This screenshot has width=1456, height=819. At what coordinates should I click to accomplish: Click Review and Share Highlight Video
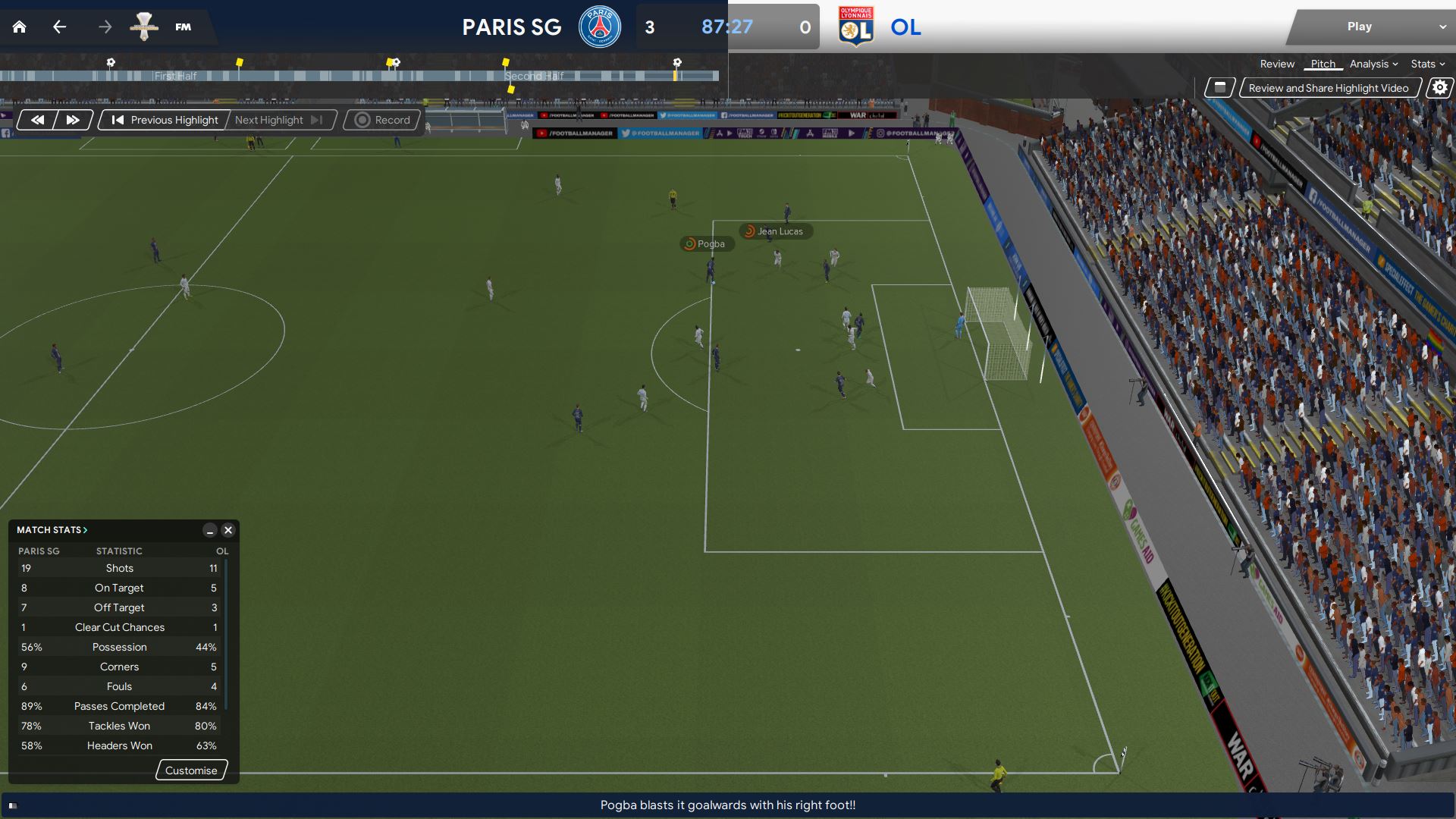pos(1329,88)
